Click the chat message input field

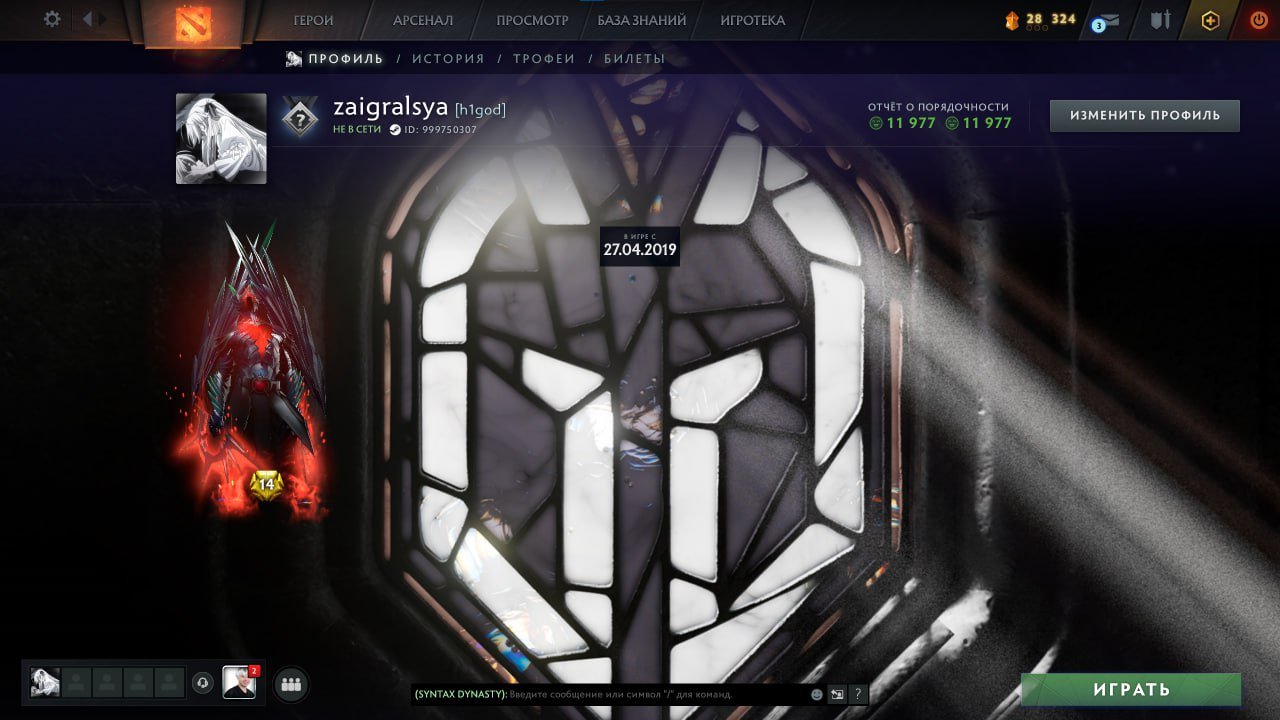[x=650, y=694]
